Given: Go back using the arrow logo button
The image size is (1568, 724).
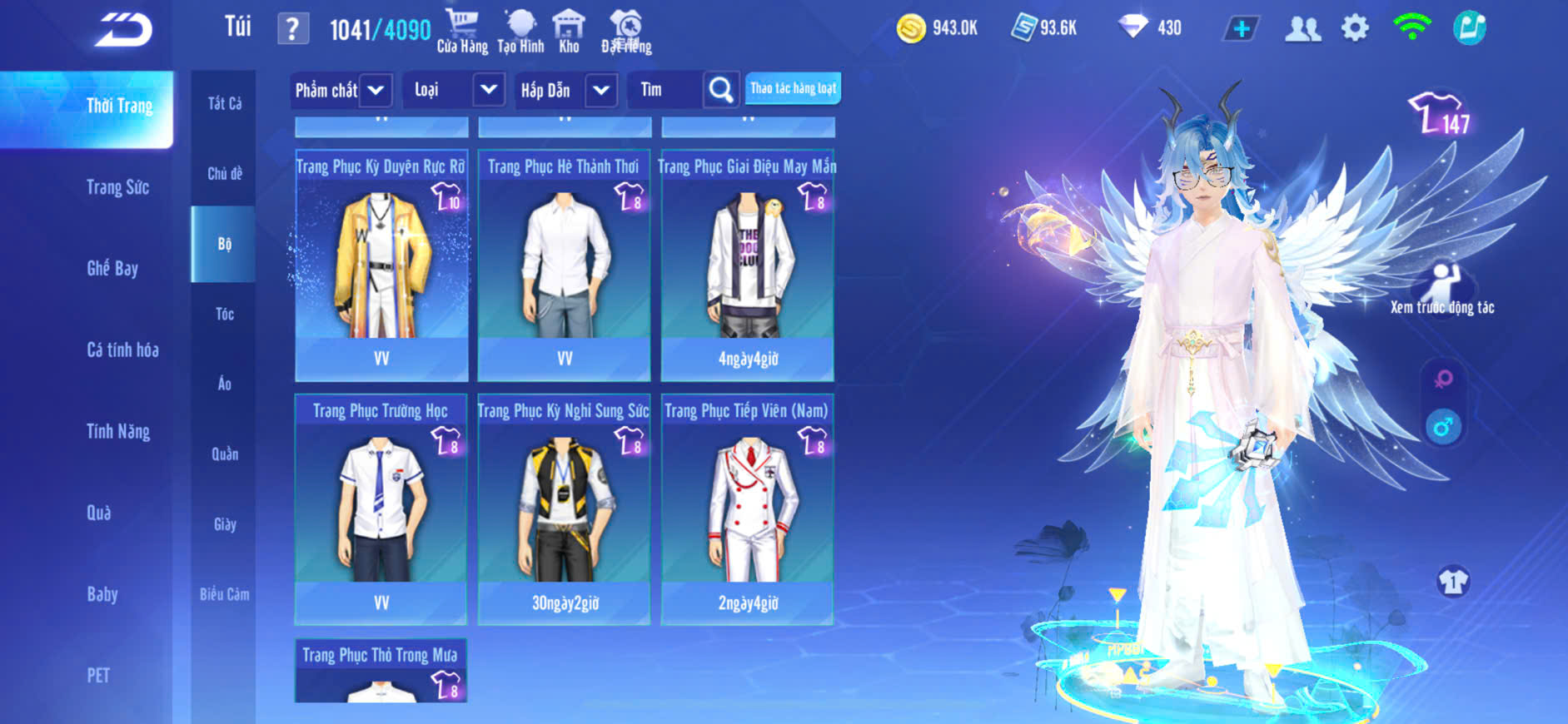Looking at the screenshot, I should point(123,30).
